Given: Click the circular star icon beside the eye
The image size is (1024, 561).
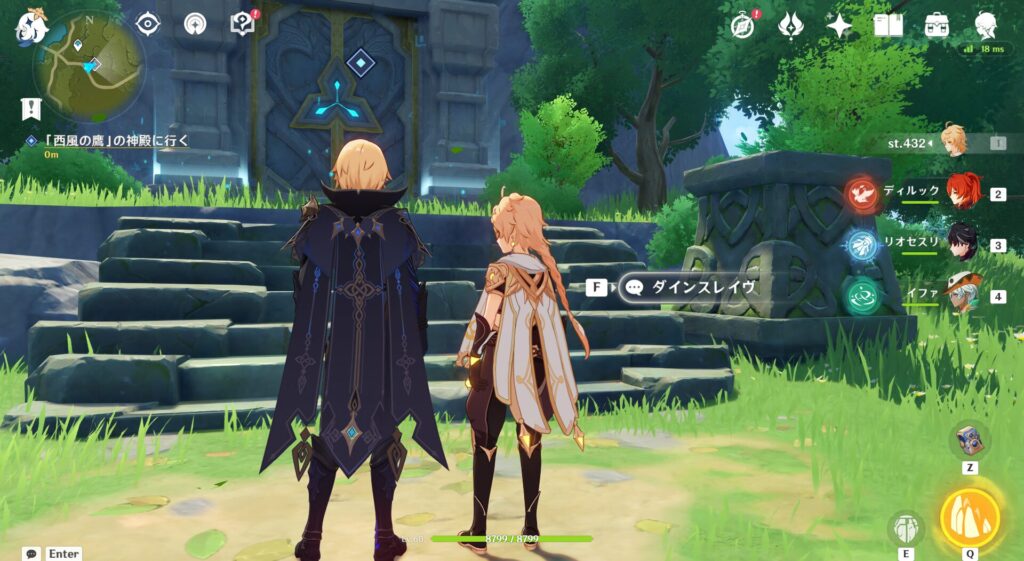Looking at the screenshot, I should coord(195,23).
